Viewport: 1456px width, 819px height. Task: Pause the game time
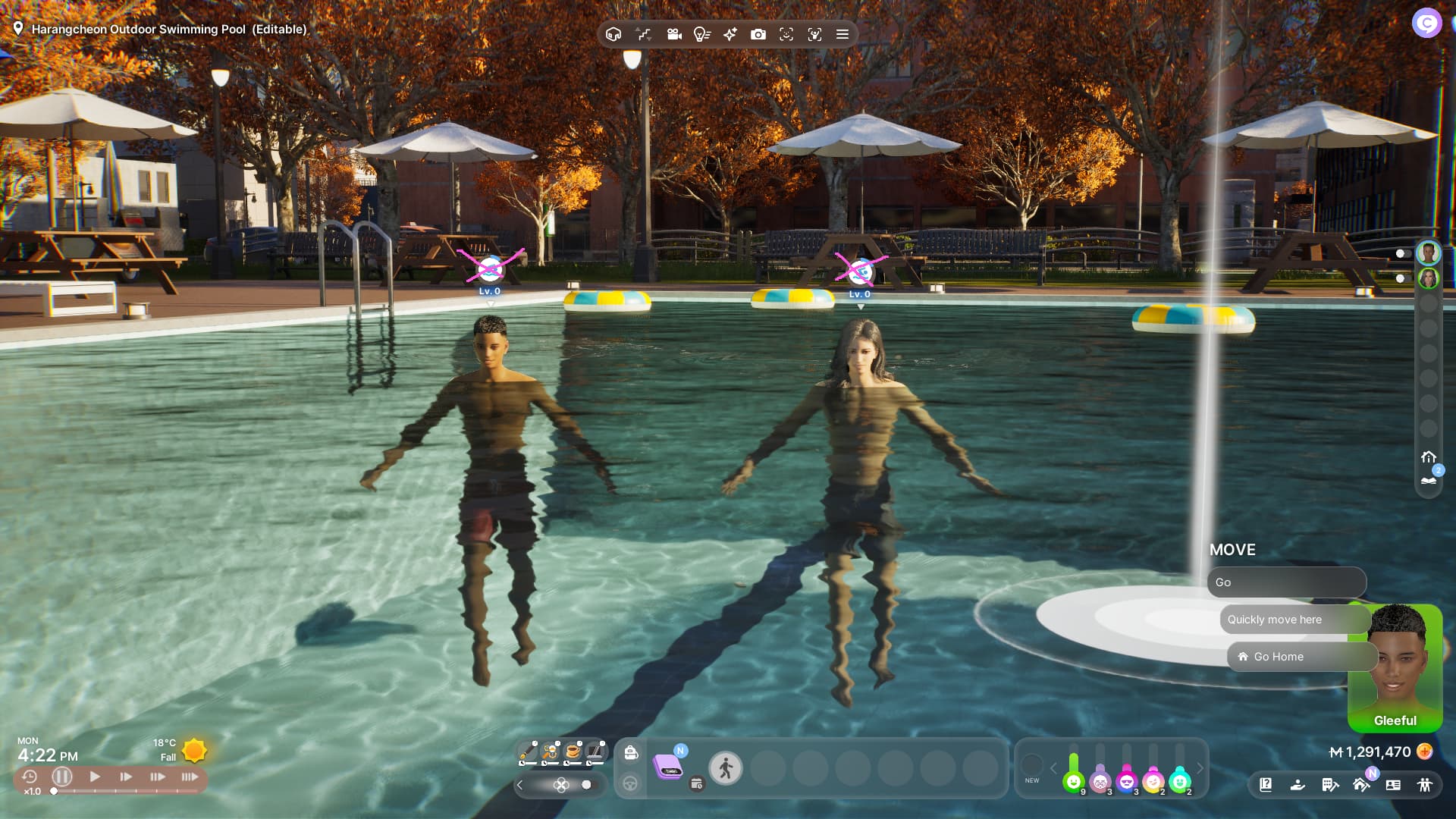coord(62,777)
